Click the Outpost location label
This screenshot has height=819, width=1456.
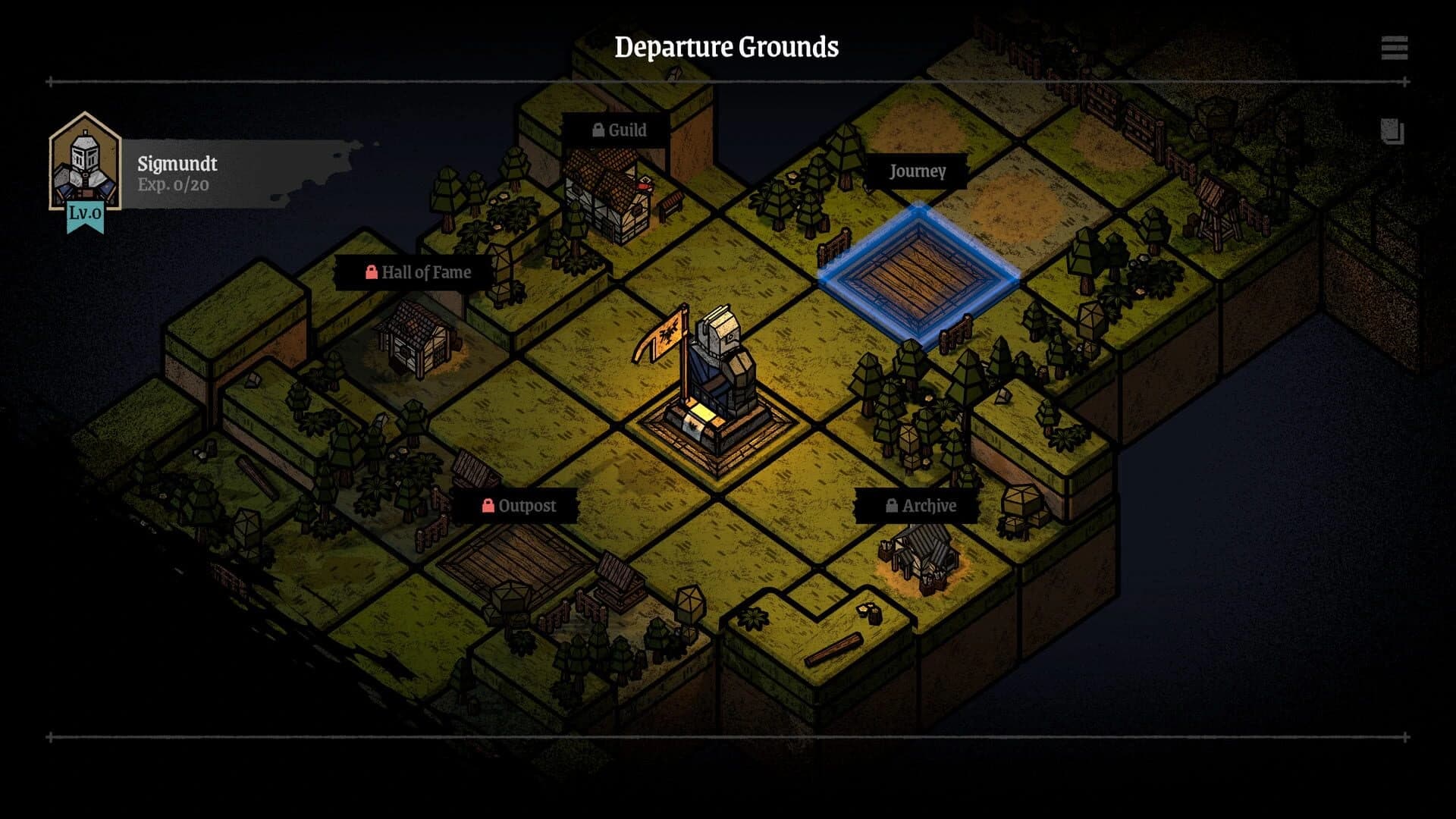[527, 506]
